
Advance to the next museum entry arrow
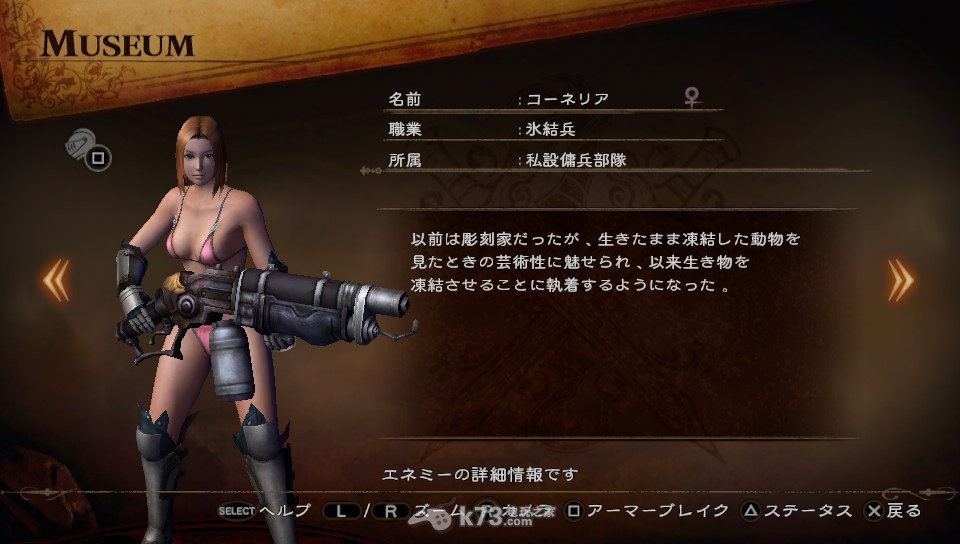pos(900,280)
